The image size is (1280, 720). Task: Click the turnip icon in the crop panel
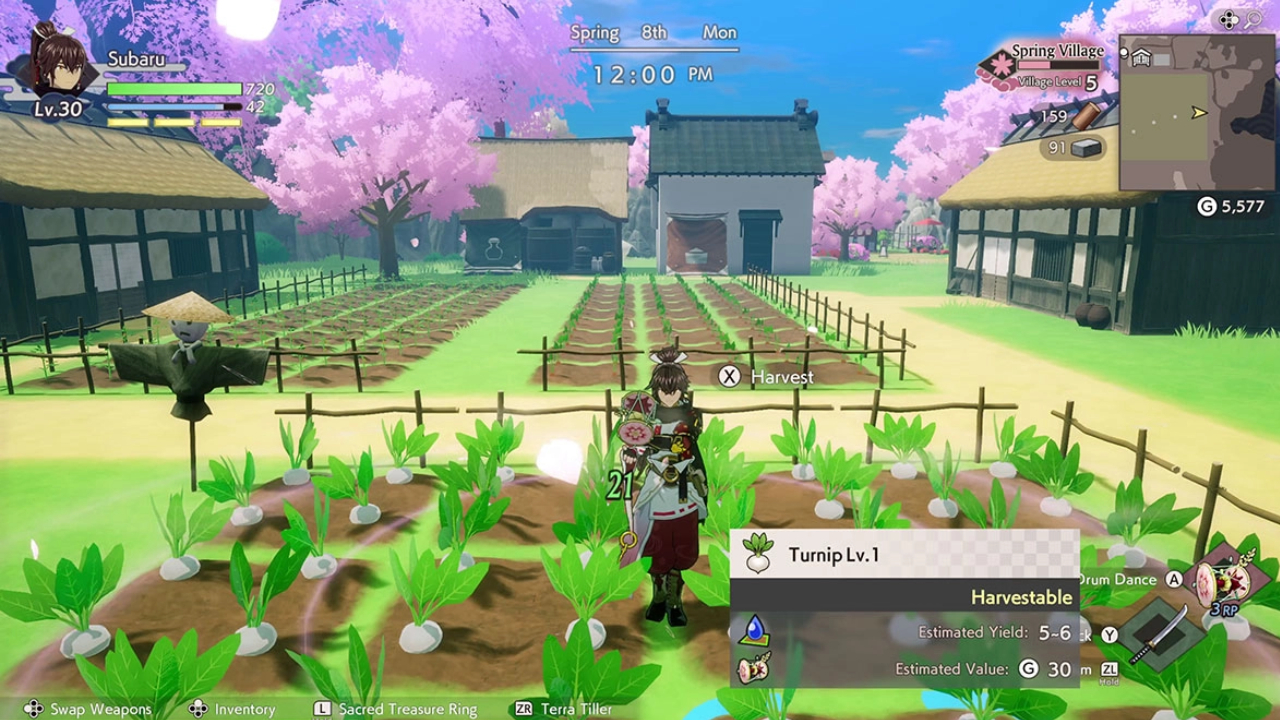point(759,554)
